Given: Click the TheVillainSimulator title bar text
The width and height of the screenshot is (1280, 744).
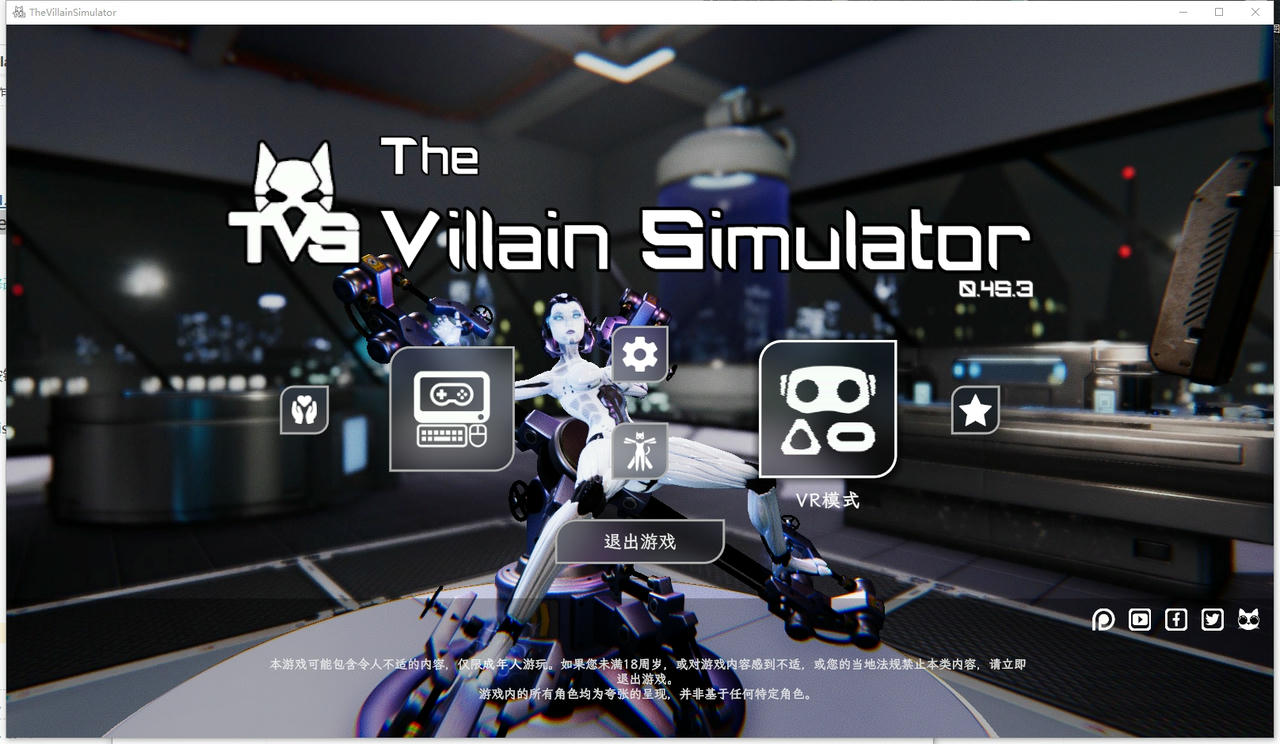Looking at the screenshot, I should (x=70, y=11).
